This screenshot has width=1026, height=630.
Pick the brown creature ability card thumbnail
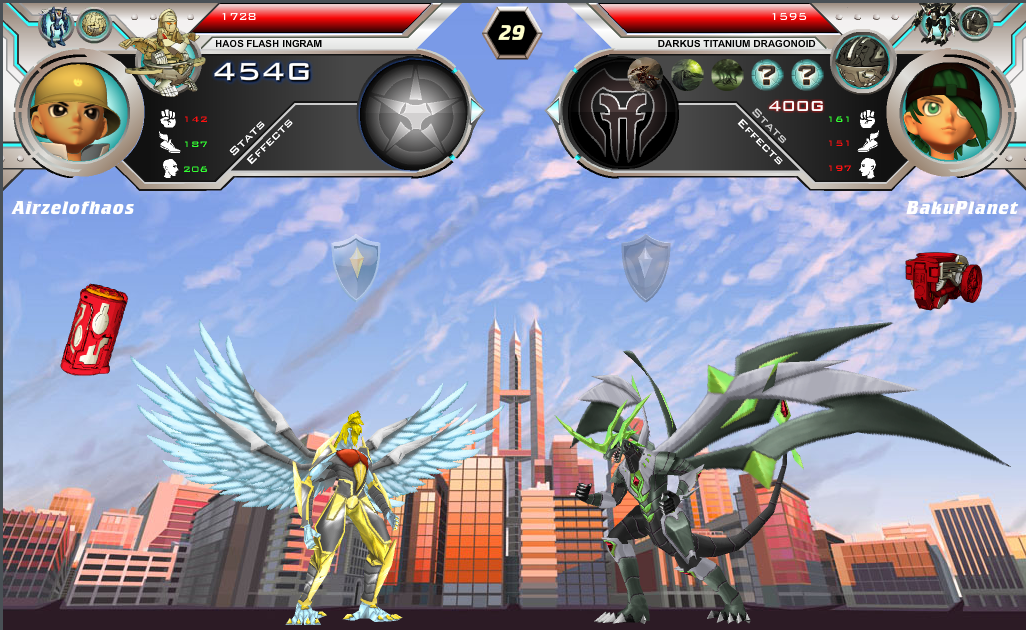pyautogui.click(x=643, y=73)
